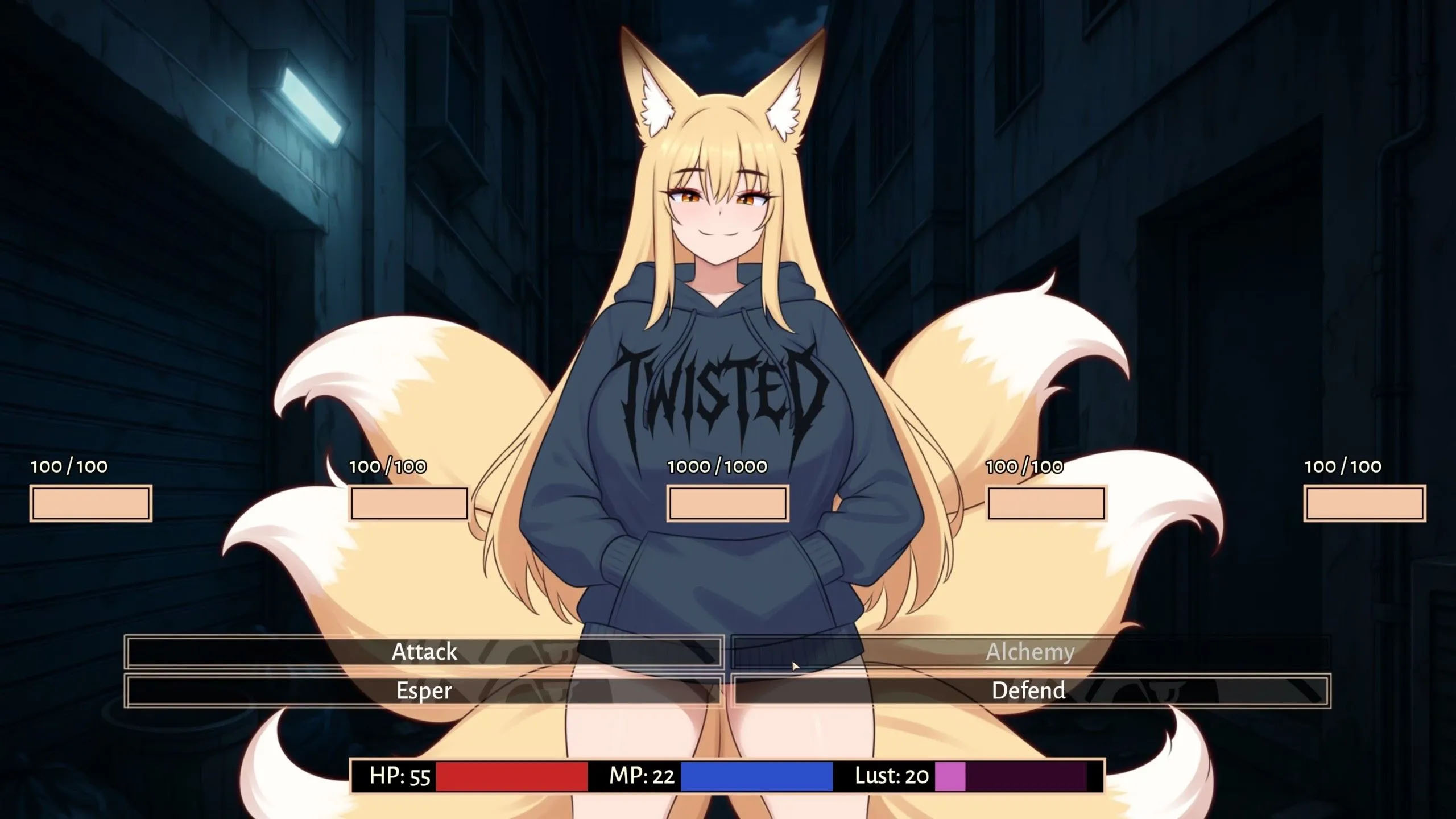This screenshot has height=819, width=1456.
Task: Click the center 1000/1000 gauge
Action: point(725,504)
